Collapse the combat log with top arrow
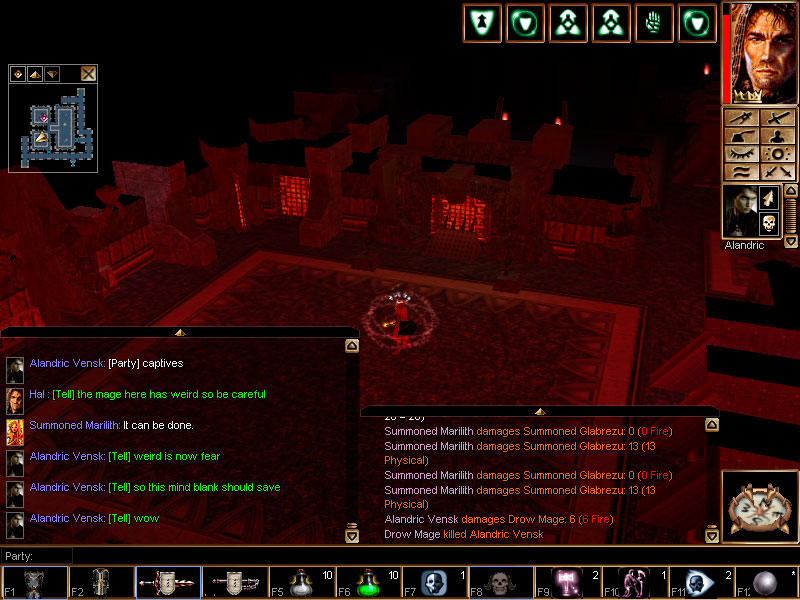Image resolution: width=800 pixels, height=600 pixels. point(540,411)
